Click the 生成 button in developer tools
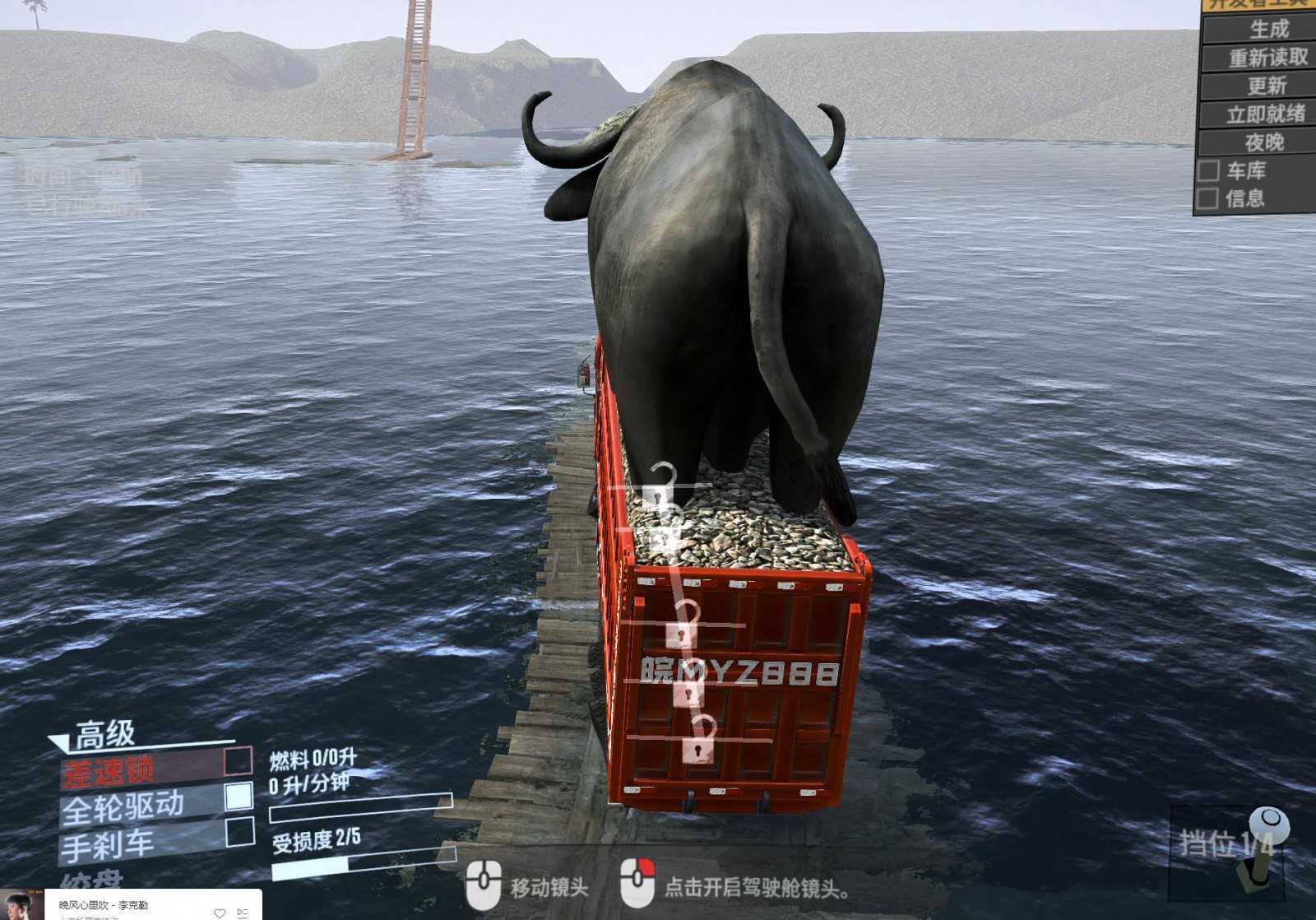The image size is (1316, 920). click(1267, 30)
